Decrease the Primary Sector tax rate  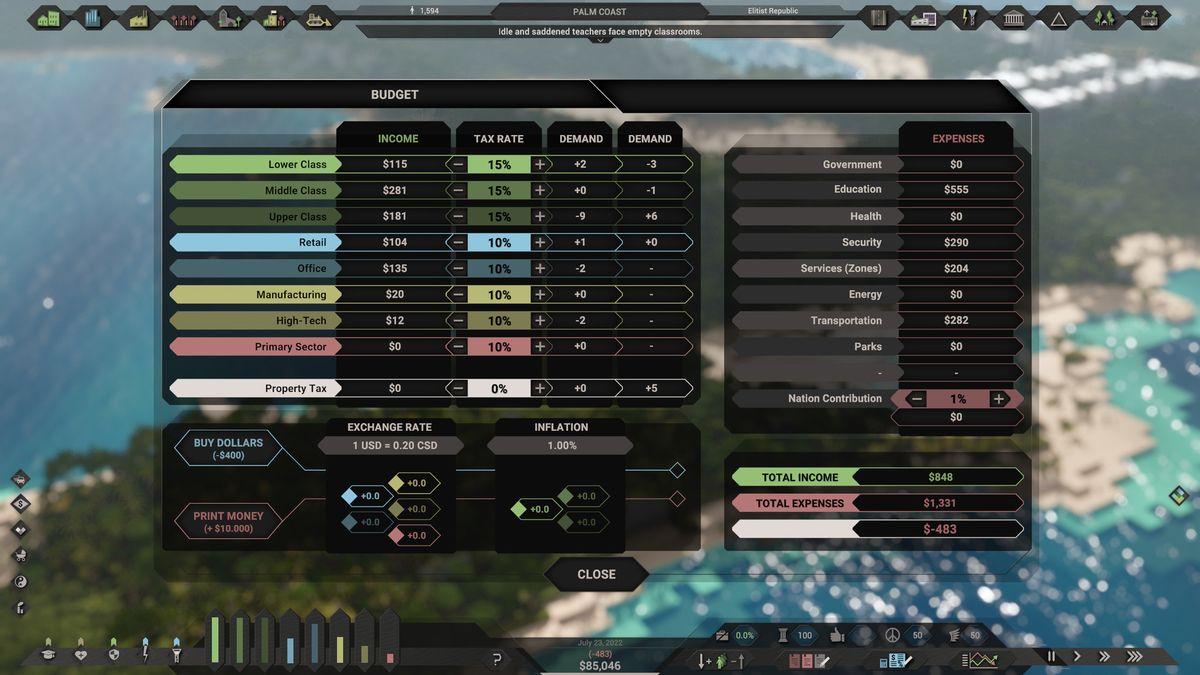pyautogui.click(x=458, y=347)
